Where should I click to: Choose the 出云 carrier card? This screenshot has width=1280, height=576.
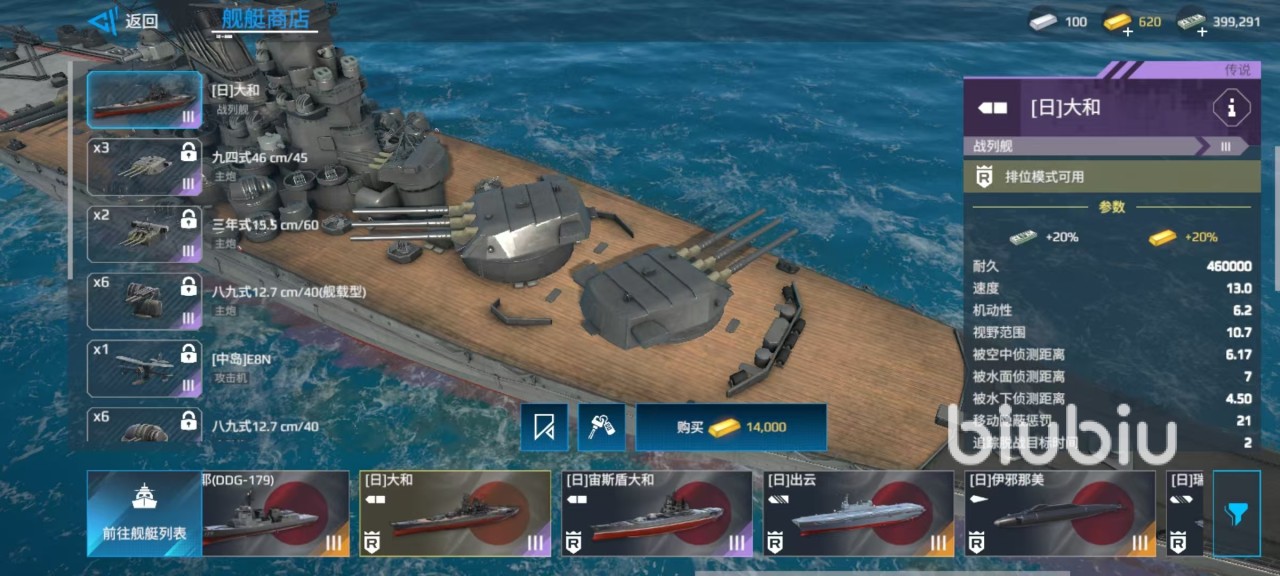tap(858, 513)
